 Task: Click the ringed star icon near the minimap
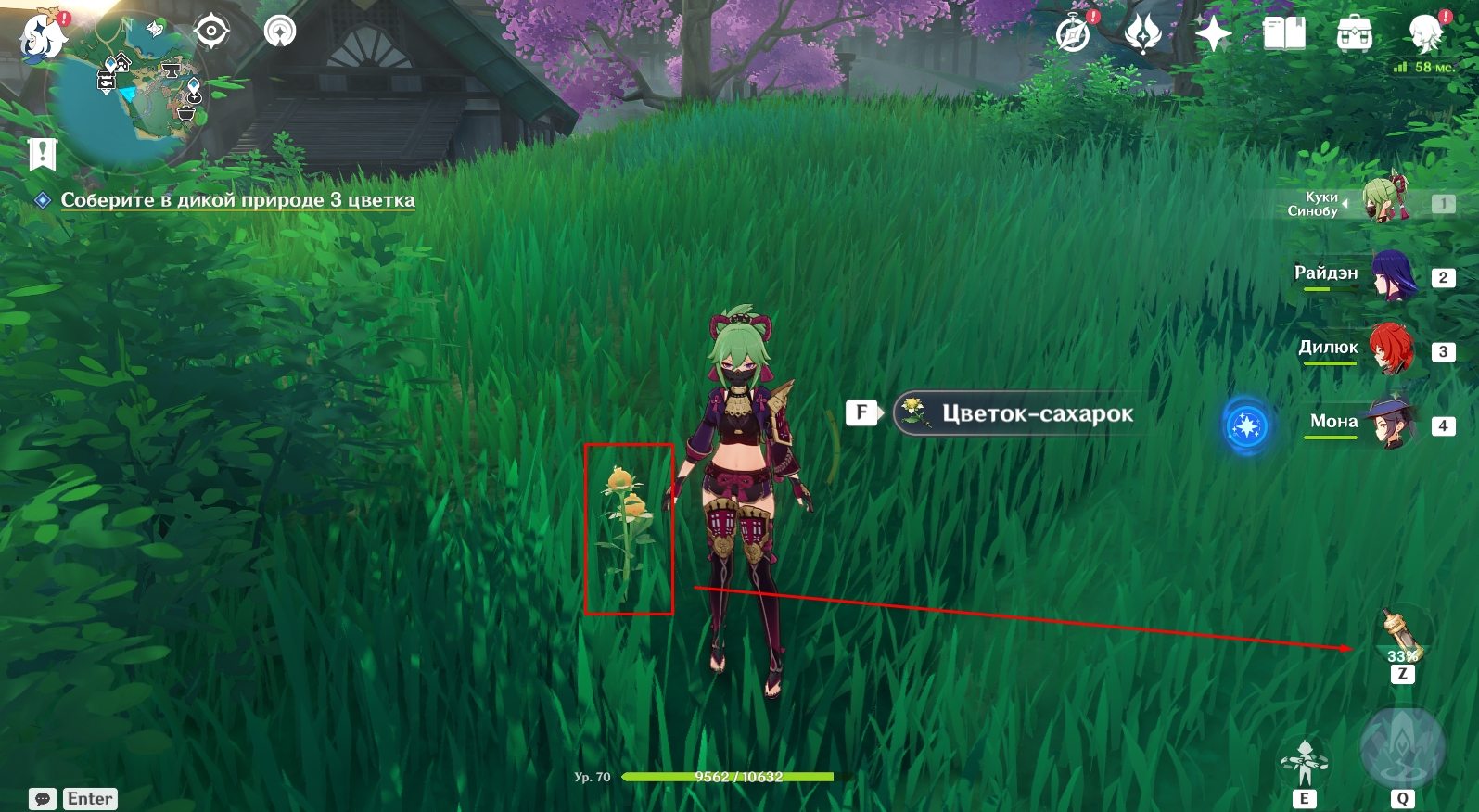[280, 32]
